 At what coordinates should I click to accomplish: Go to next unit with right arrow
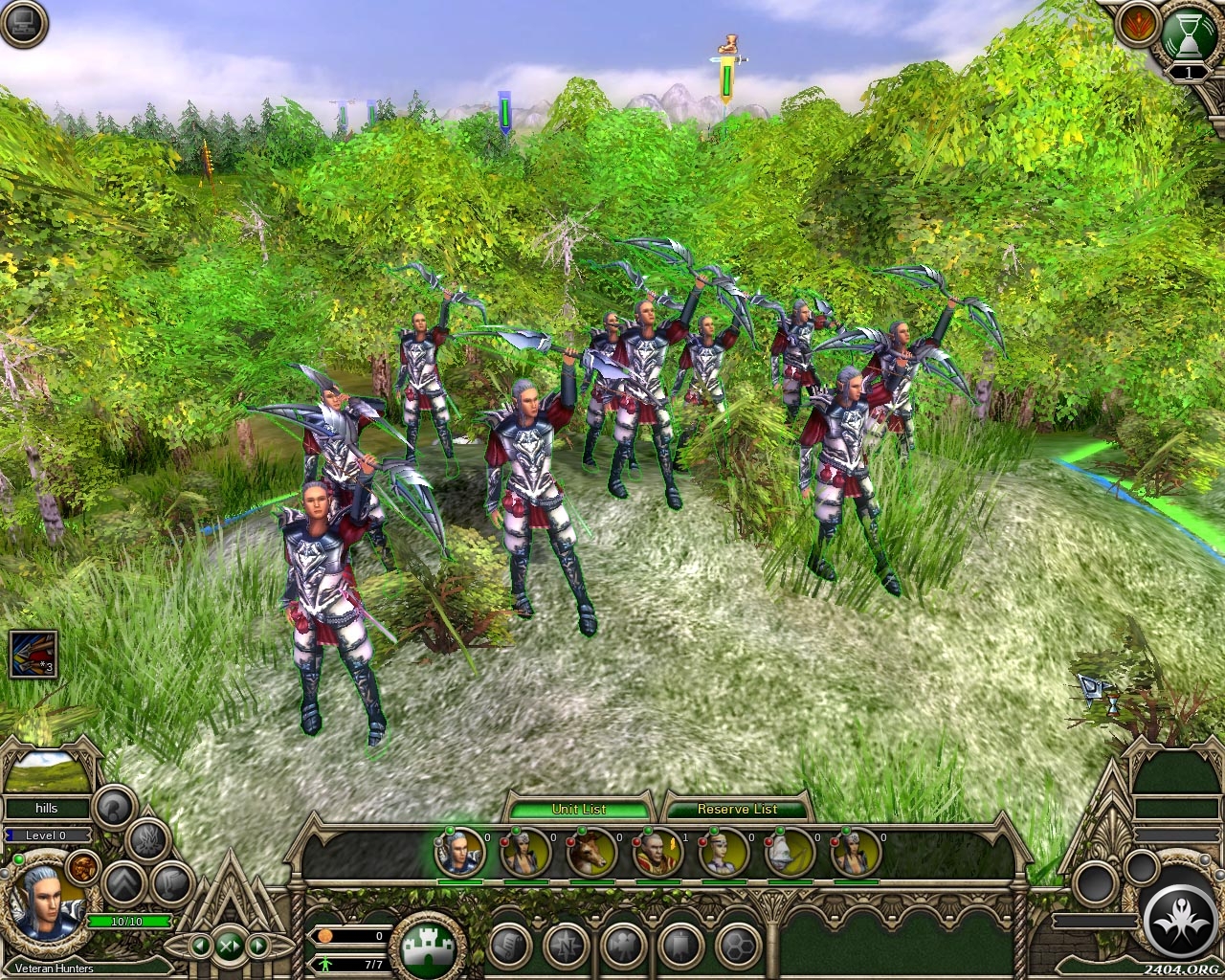(257, 946)
